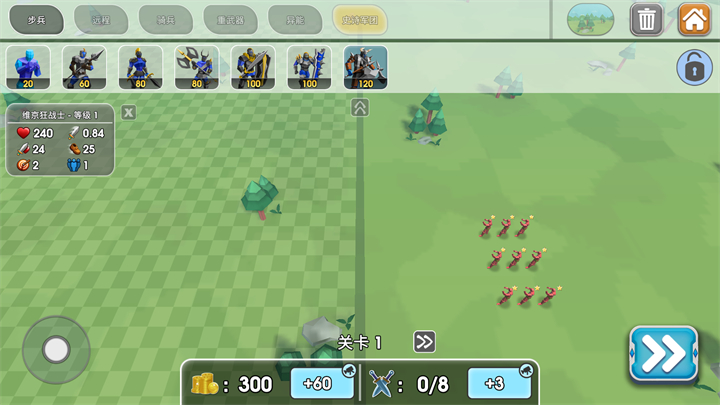Viewport: 720px width, 405px height.
Task: Close the unit stats panel
Action: (x=129, y=112)
